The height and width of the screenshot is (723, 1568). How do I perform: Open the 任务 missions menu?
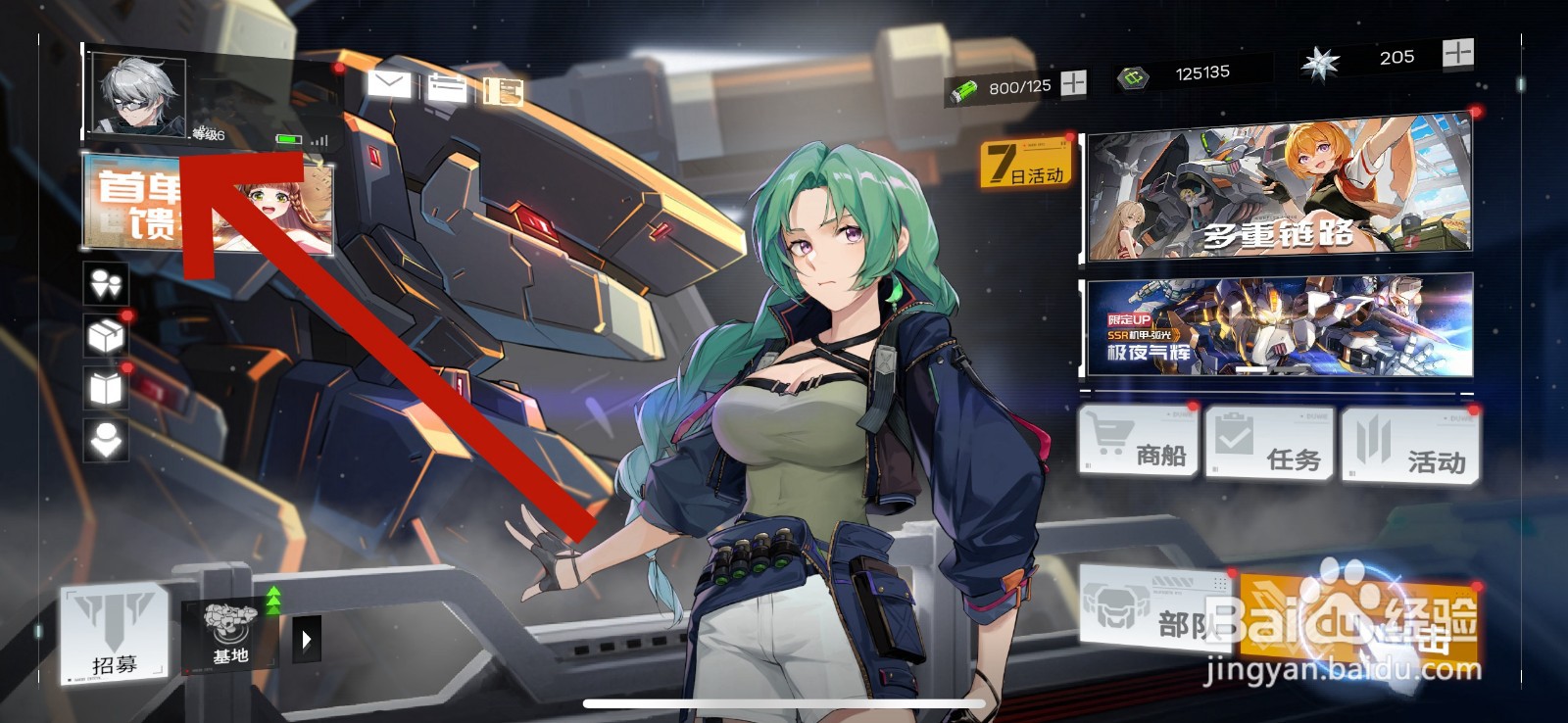[1270, 445]
